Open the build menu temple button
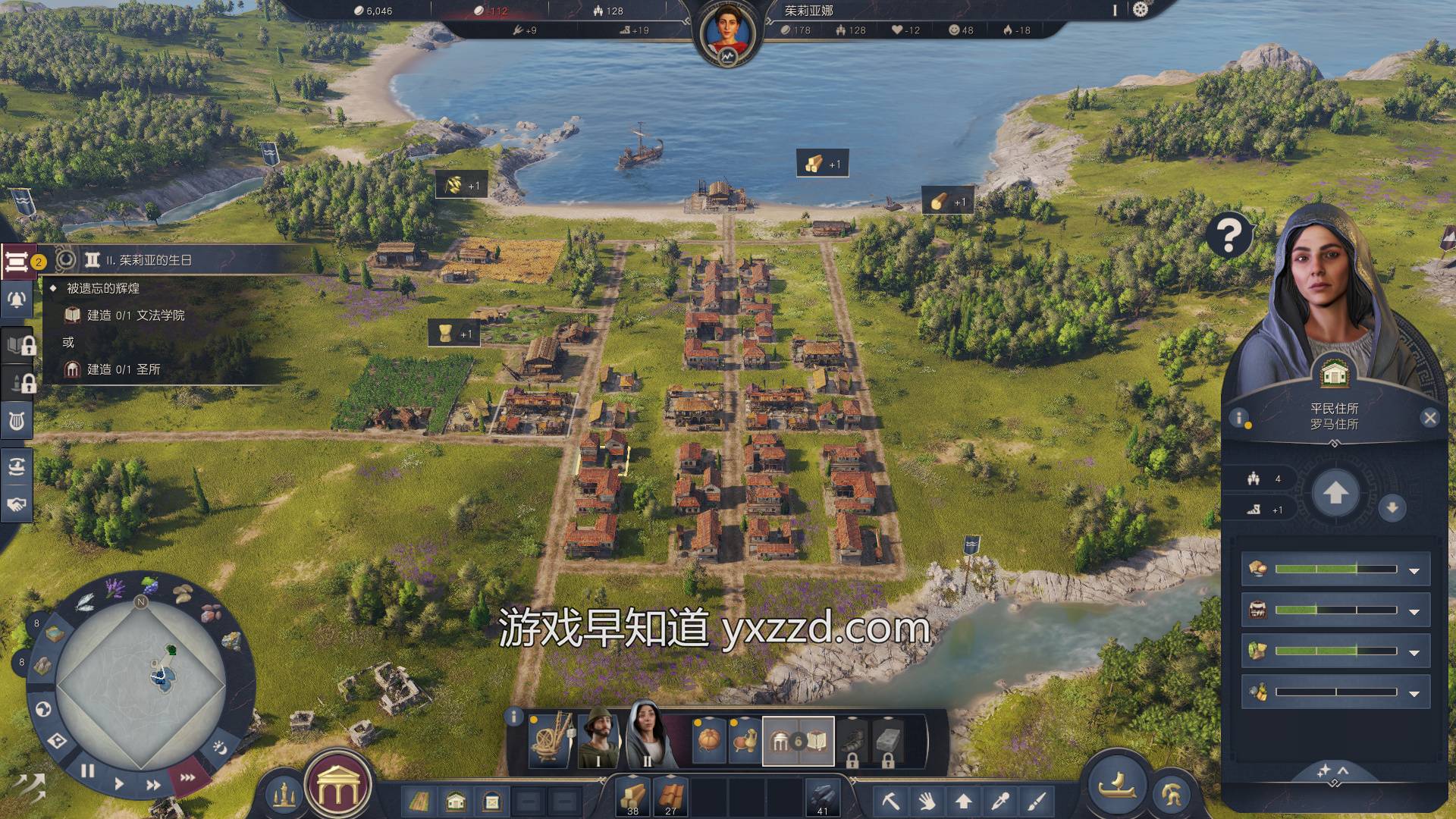Image resolution: width=1456 pixels, height=819 pixels. point(337,789)
